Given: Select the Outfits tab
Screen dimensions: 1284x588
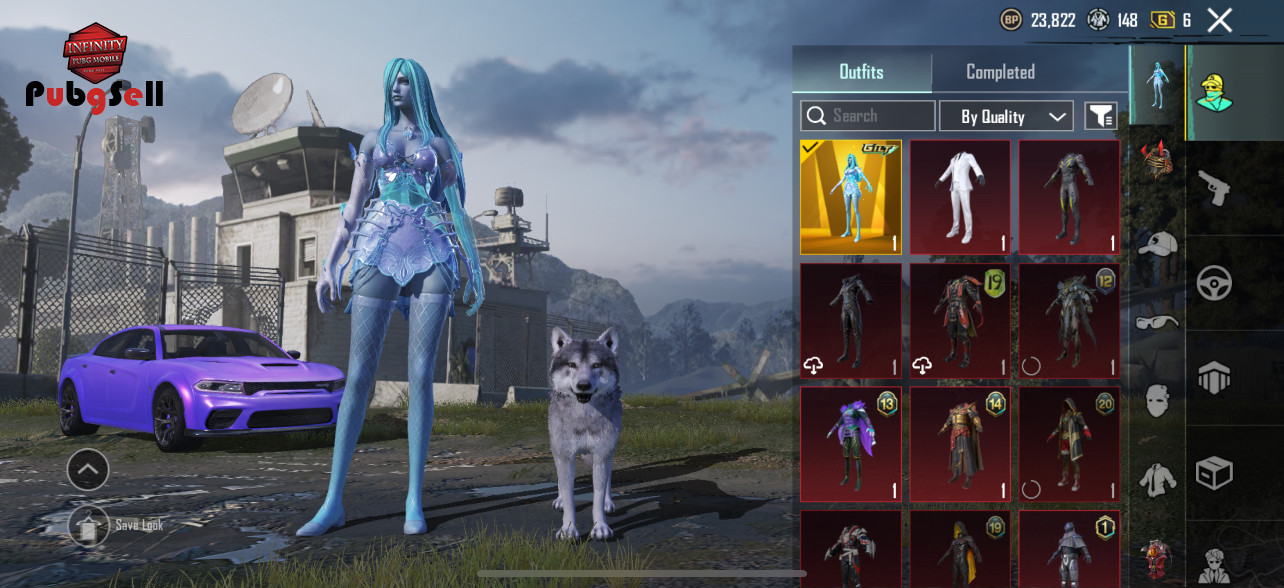Looking at the screenshot, I should tap(861, 72).
